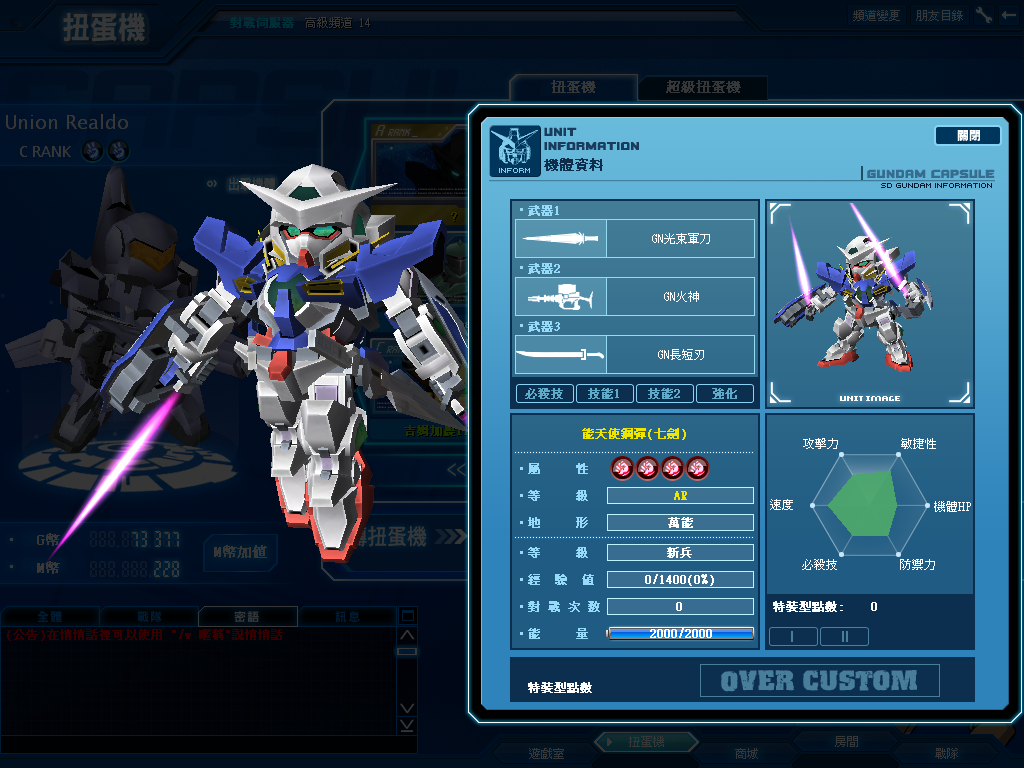Select the 扭蛋機 capsule tab
Screen dimensions: 1024x768
click(x=573, y=88)
